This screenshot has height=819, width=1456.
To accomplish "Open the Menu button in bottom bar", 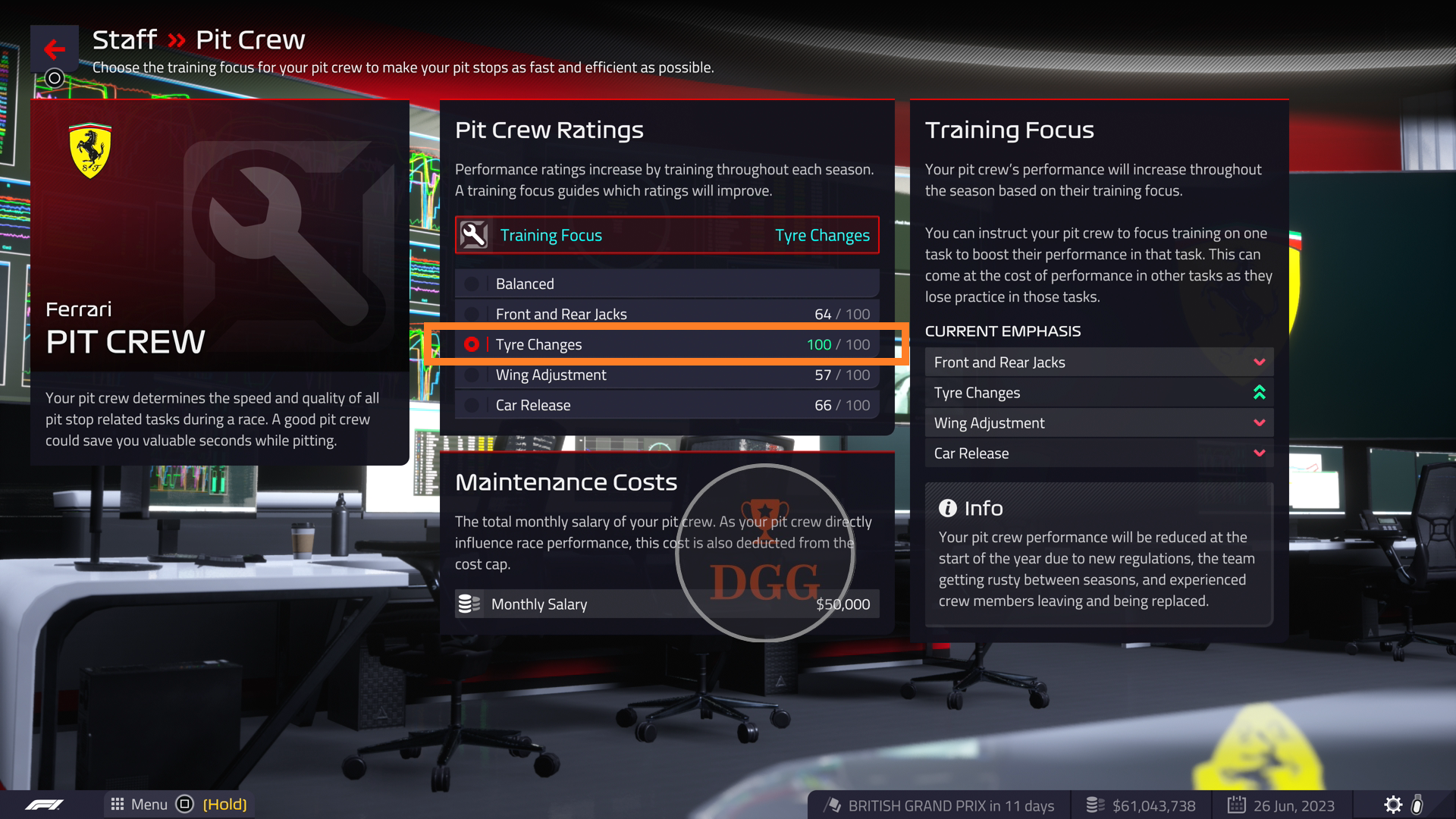I will click(140, 805).
